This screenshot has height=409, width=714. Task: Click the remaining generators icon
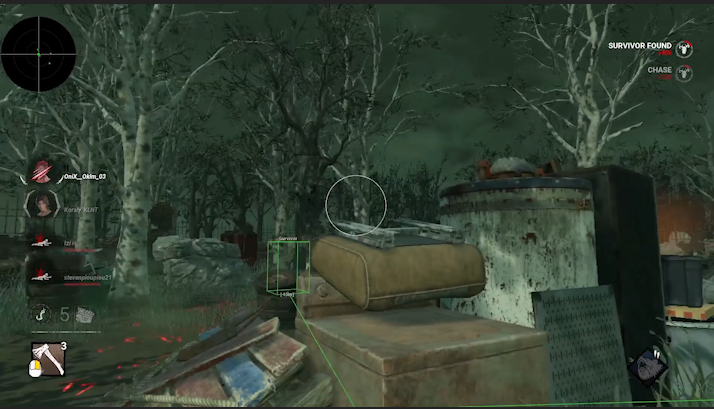(x=85, y=315)
